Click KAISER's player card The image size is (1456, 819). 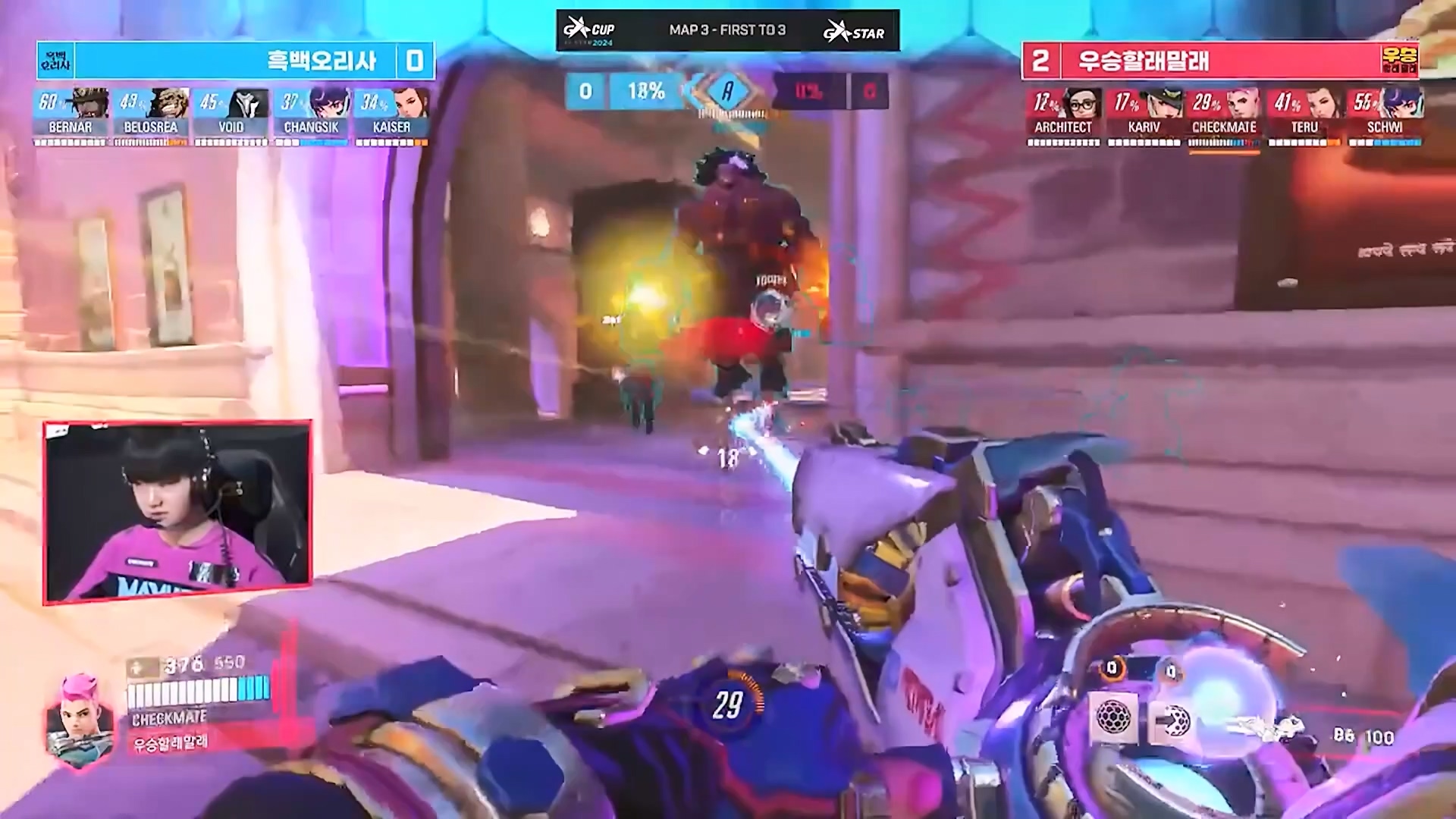391,115
